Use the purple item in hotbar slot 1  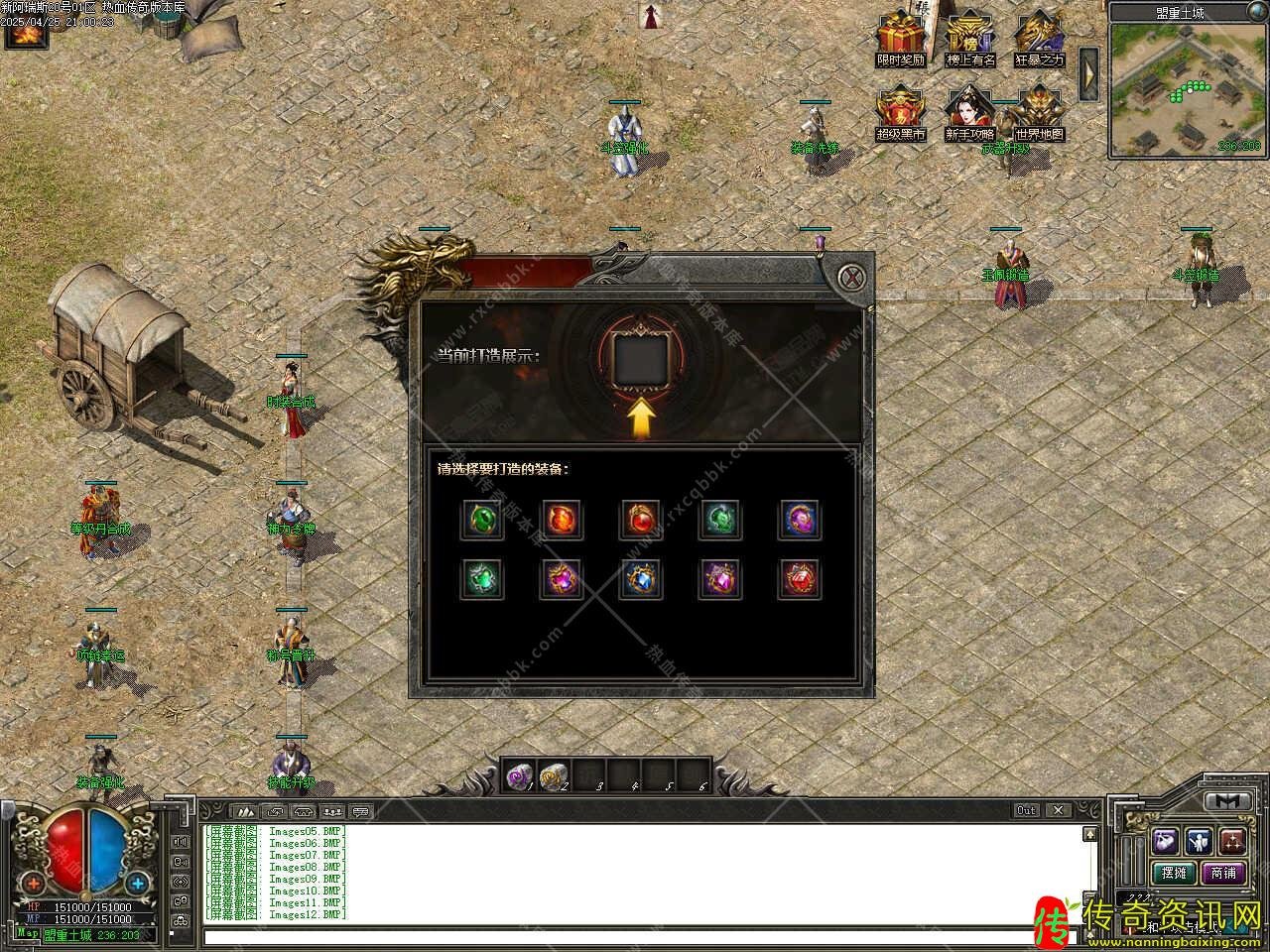point(519,776)
